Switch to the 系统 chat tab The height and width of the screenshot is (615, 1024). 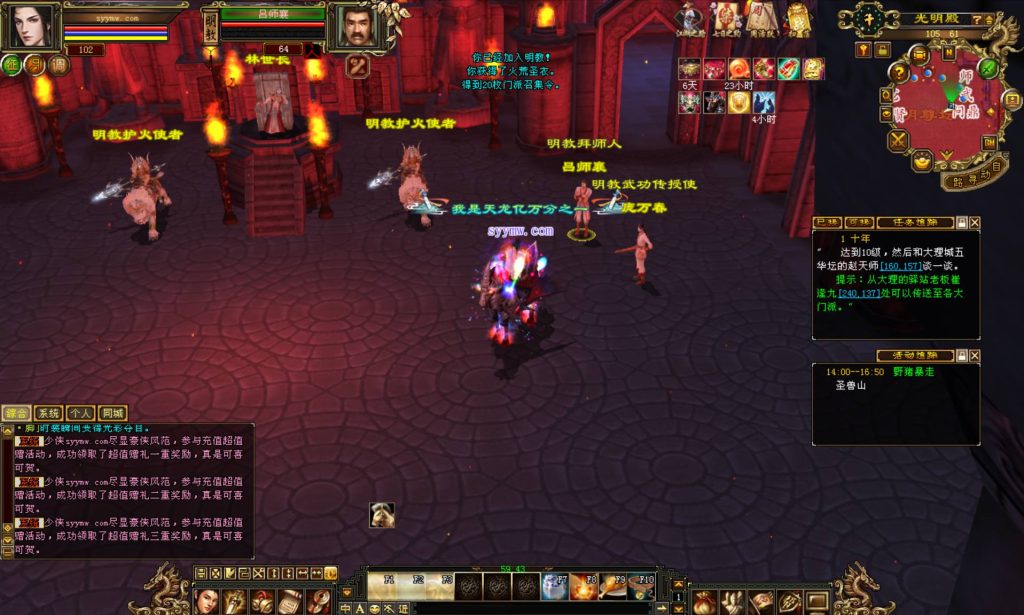click(48, 413)
